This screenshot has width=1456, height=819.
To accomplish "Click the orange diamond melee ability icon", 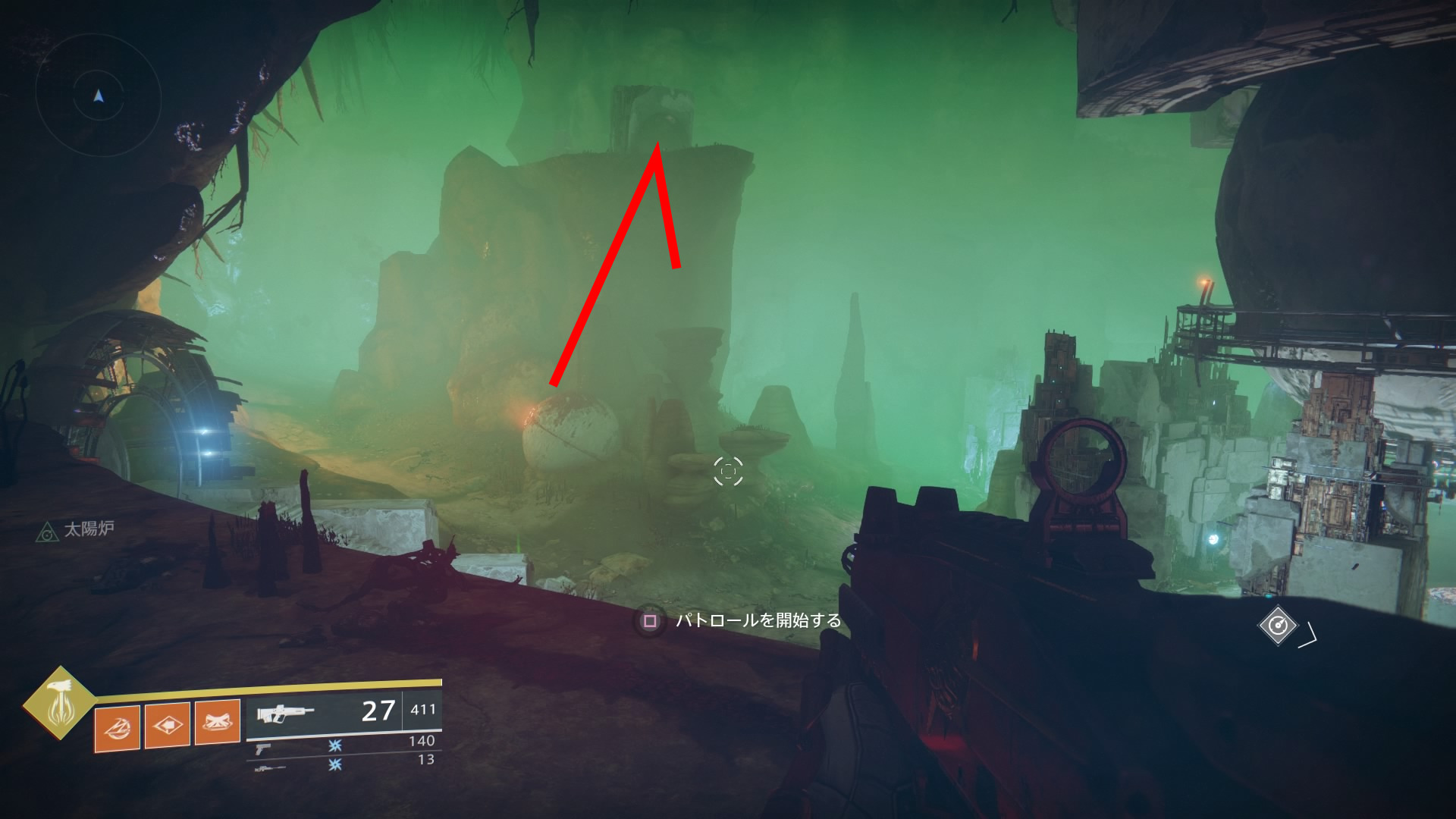I will (x=167, y=726).
